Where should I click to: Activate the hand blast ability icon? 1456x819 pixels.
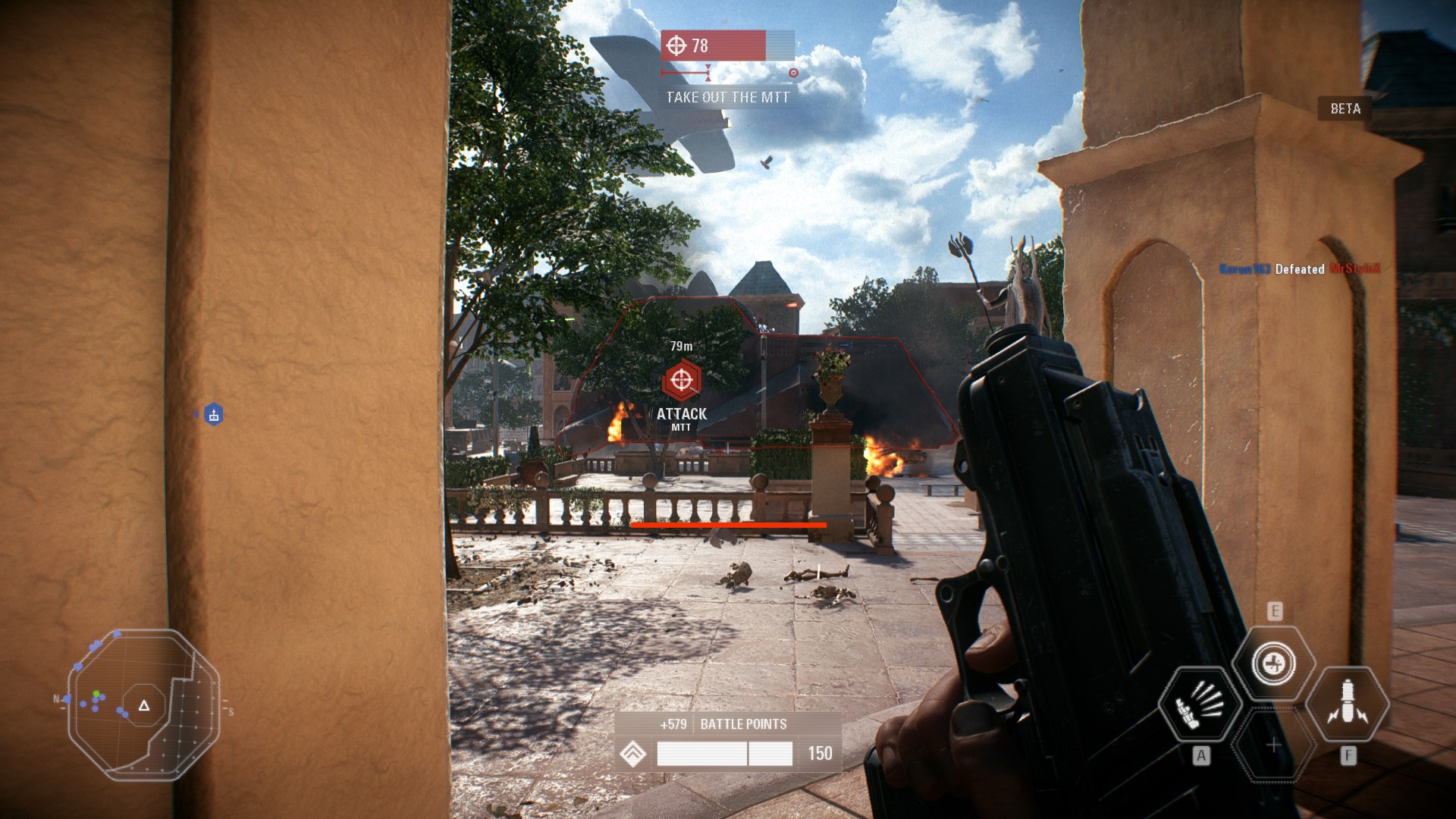pos(1200,705)
